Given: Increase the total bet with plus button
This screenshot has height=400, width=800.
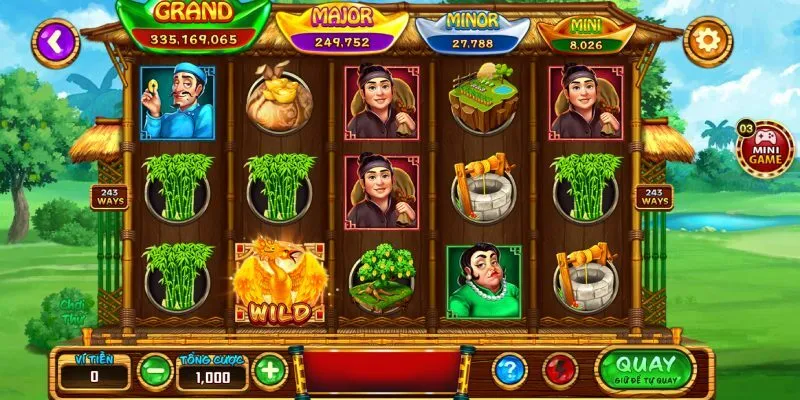Looking at the screenshot, I should coord(269,371).
